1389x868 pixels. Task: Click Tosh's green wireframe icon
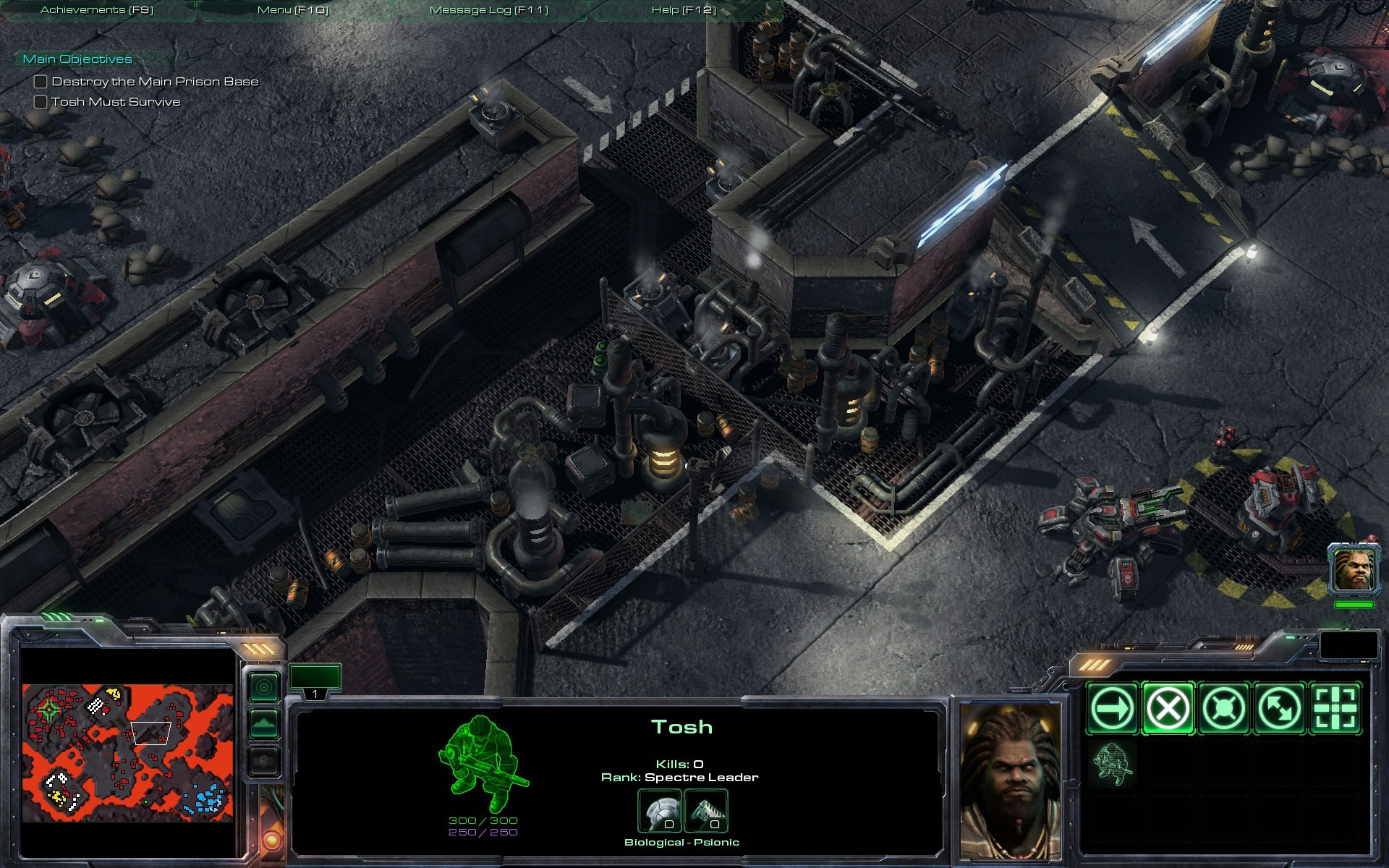(483, 764)
